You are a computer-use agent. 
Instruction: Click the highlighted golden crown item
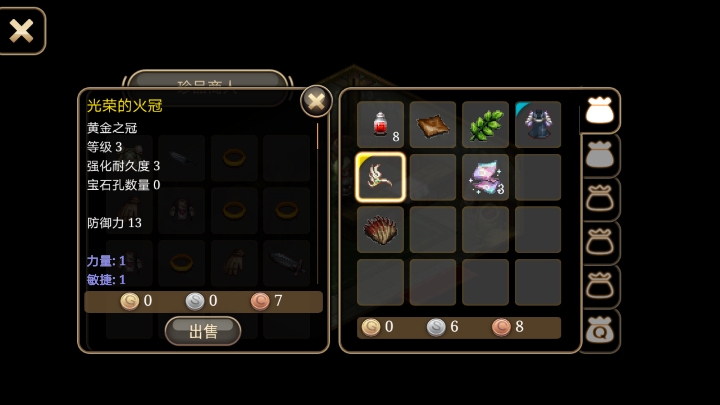(x=381, y=177)
